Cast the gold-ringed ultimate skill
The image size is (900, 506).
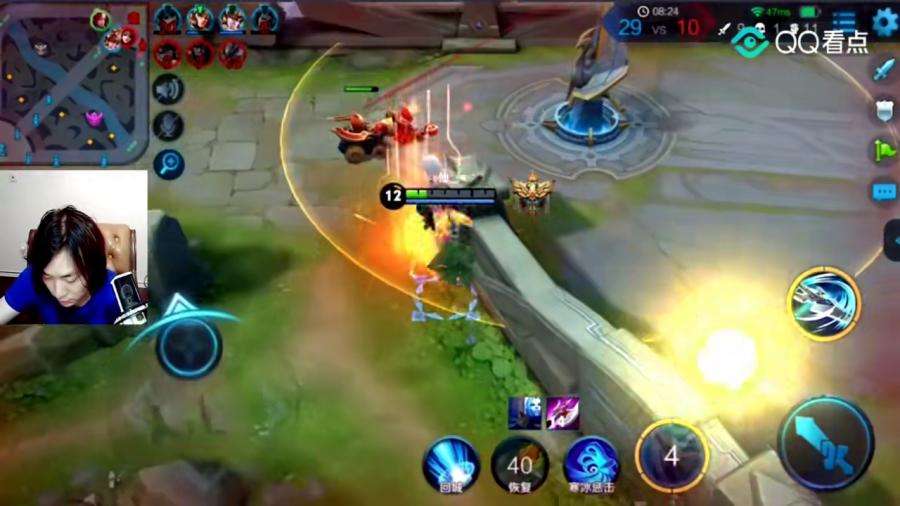pos(824,303)
